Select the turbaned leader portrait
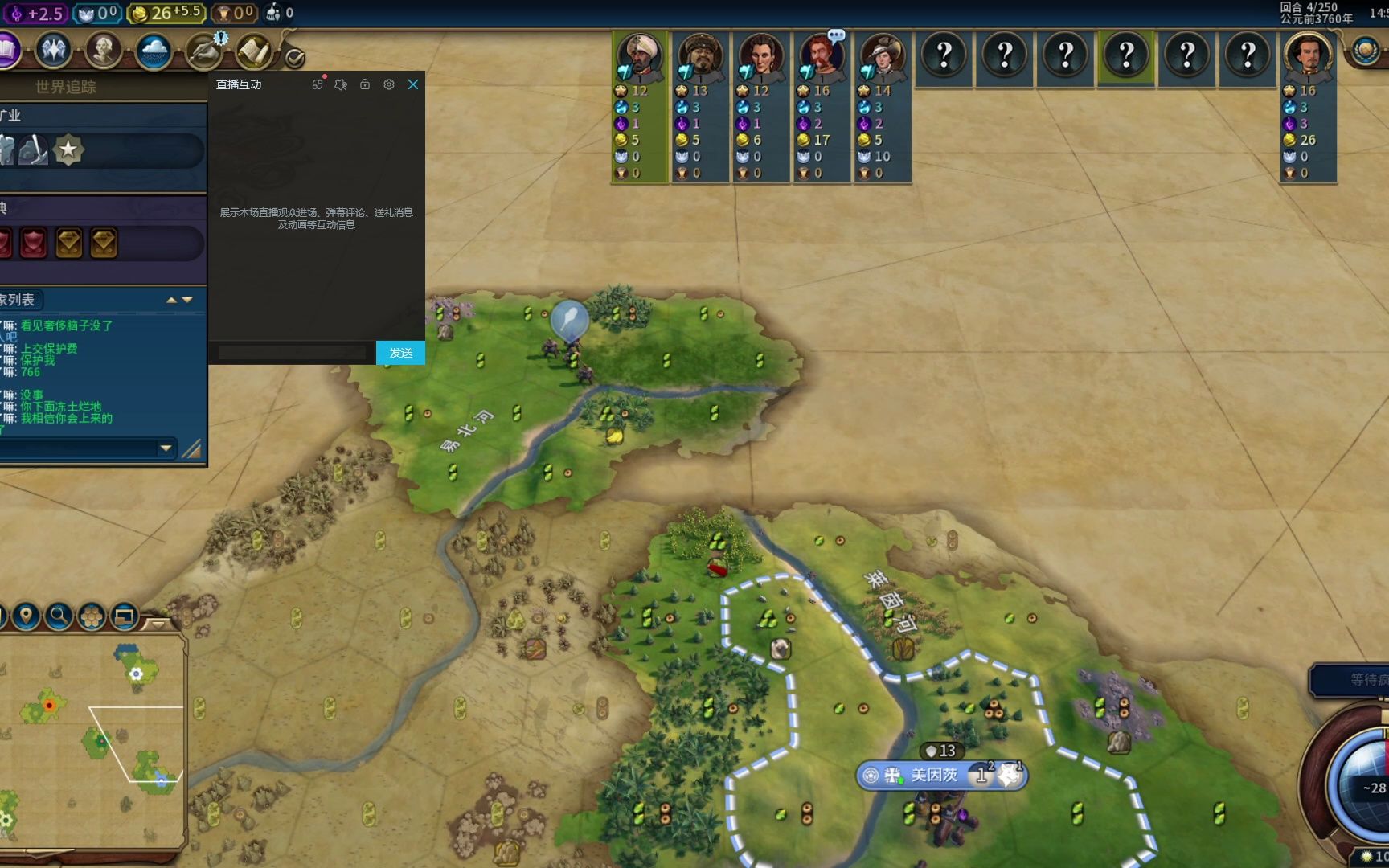 point(640,55)
